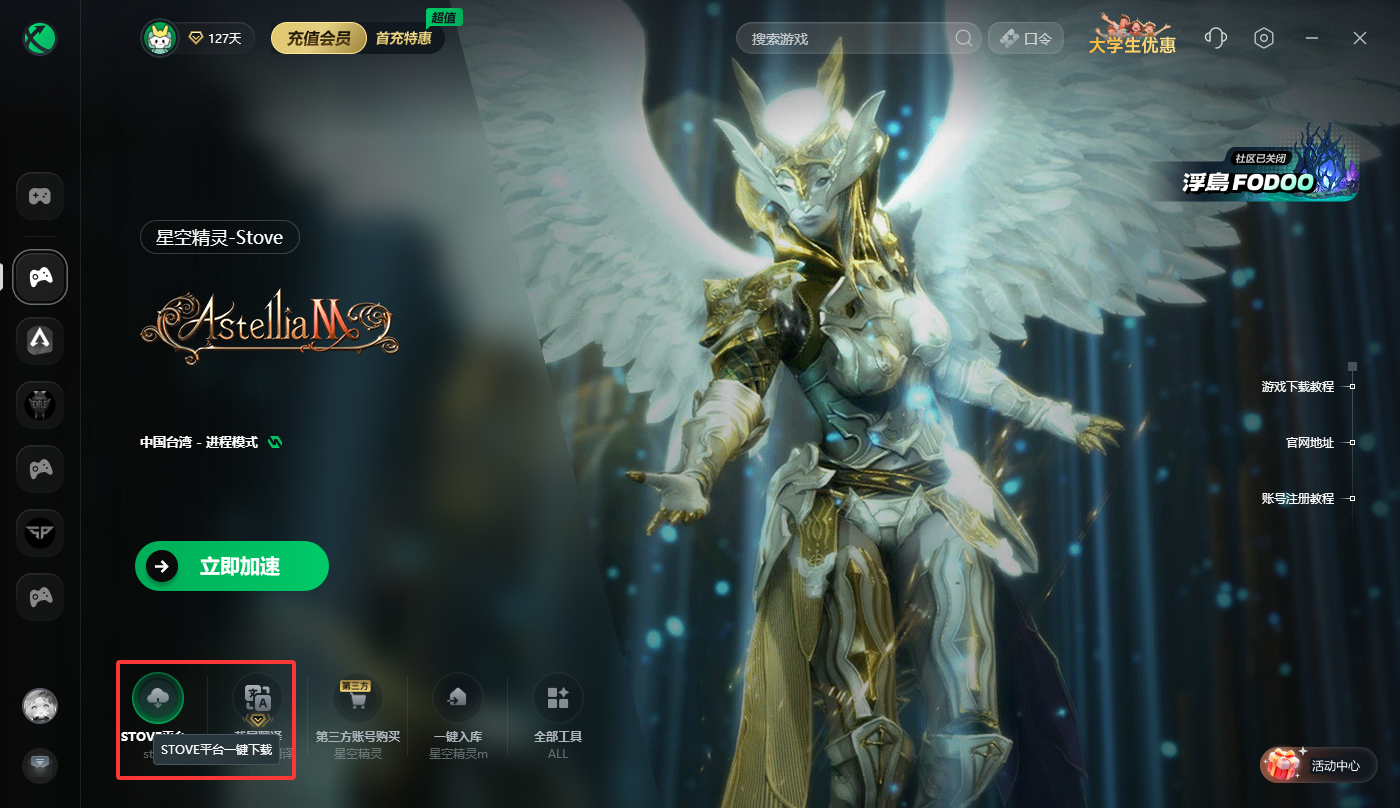
Task: Minimize the launcher window
Action: pyautogui.click(x=1312, y=38)
